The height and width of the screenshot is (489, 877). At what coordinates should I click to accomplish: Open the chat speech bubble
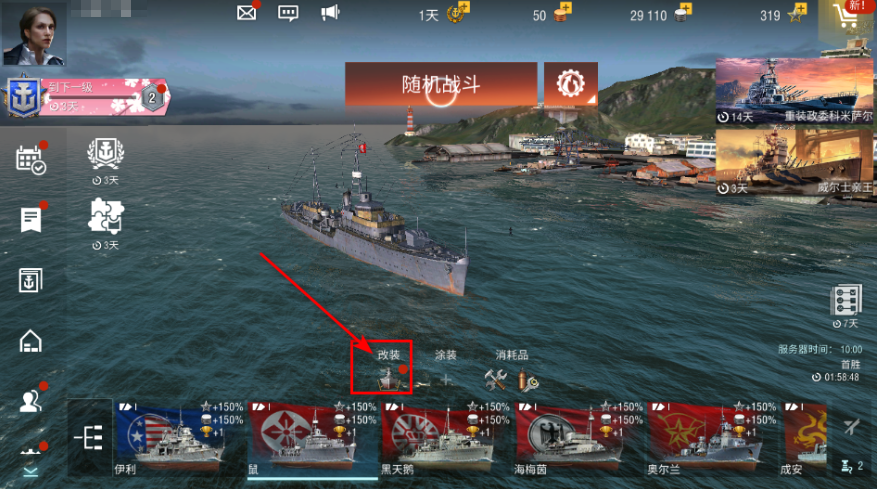click(x=289, y=13)
